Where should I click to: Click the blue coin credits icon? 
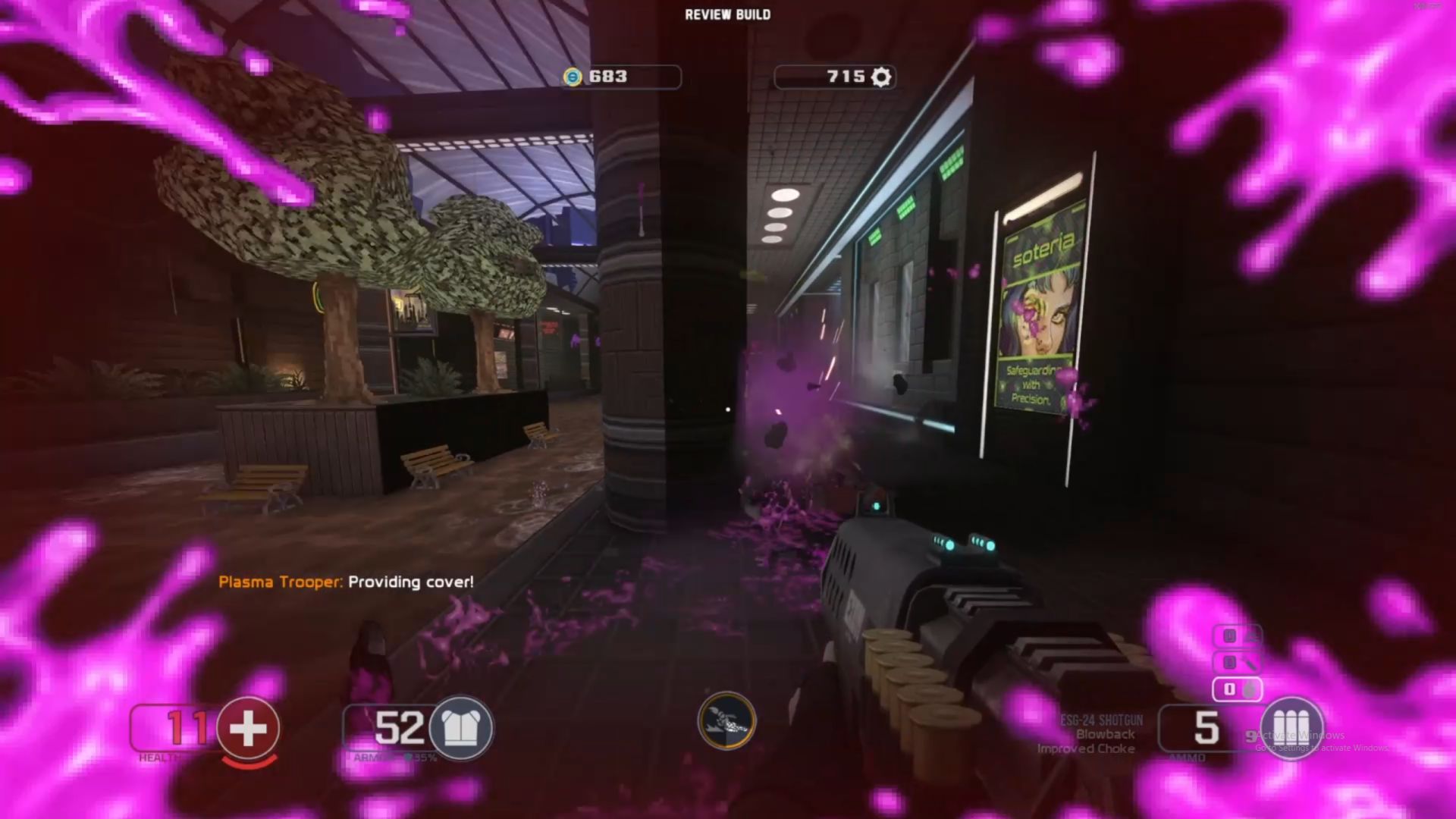click(x=573, y=77)
